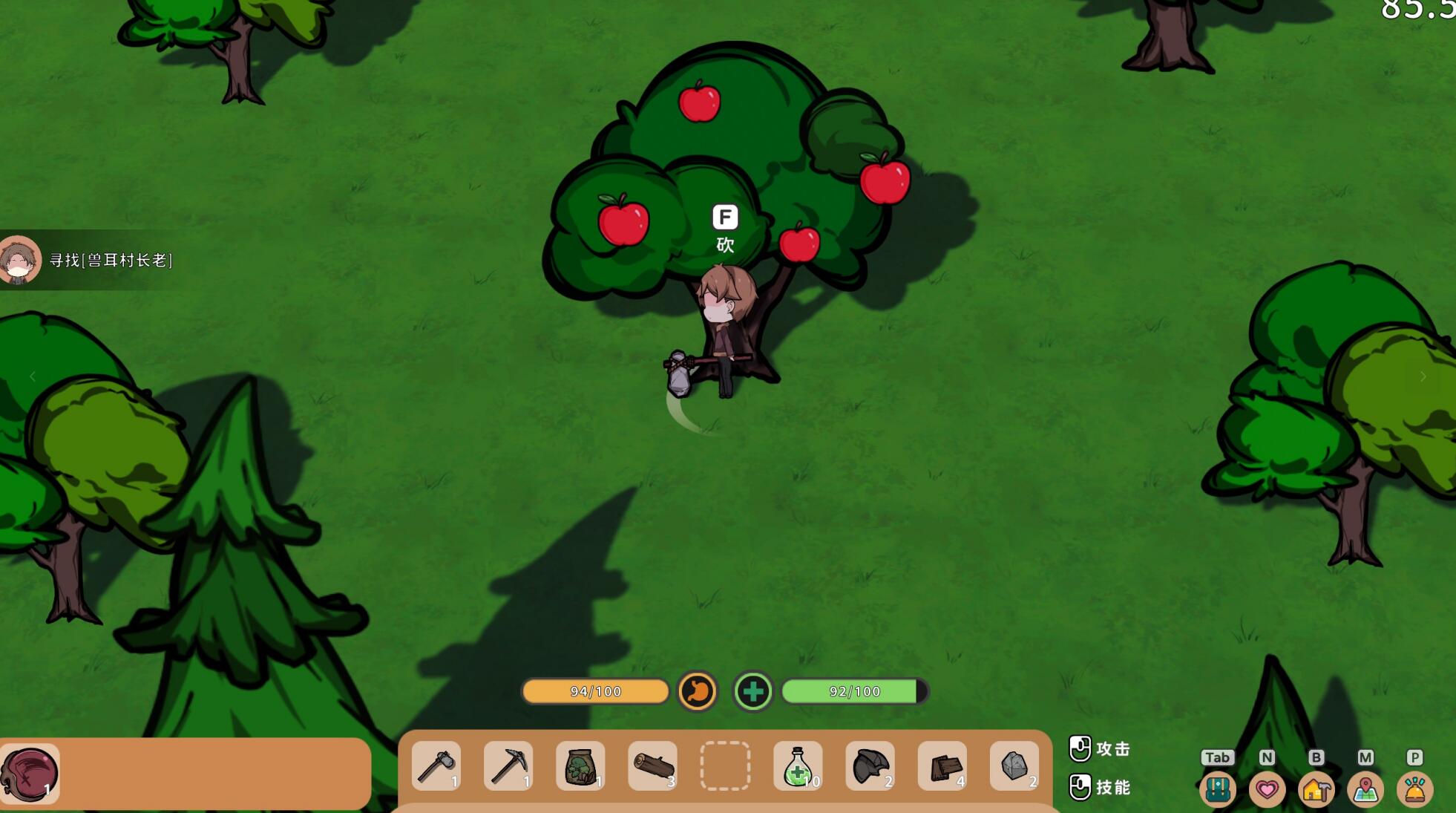Select the green health potion slot
The width and height of the screenshot is (1456, 813).
pyautogui.click(x=798, y=766)
